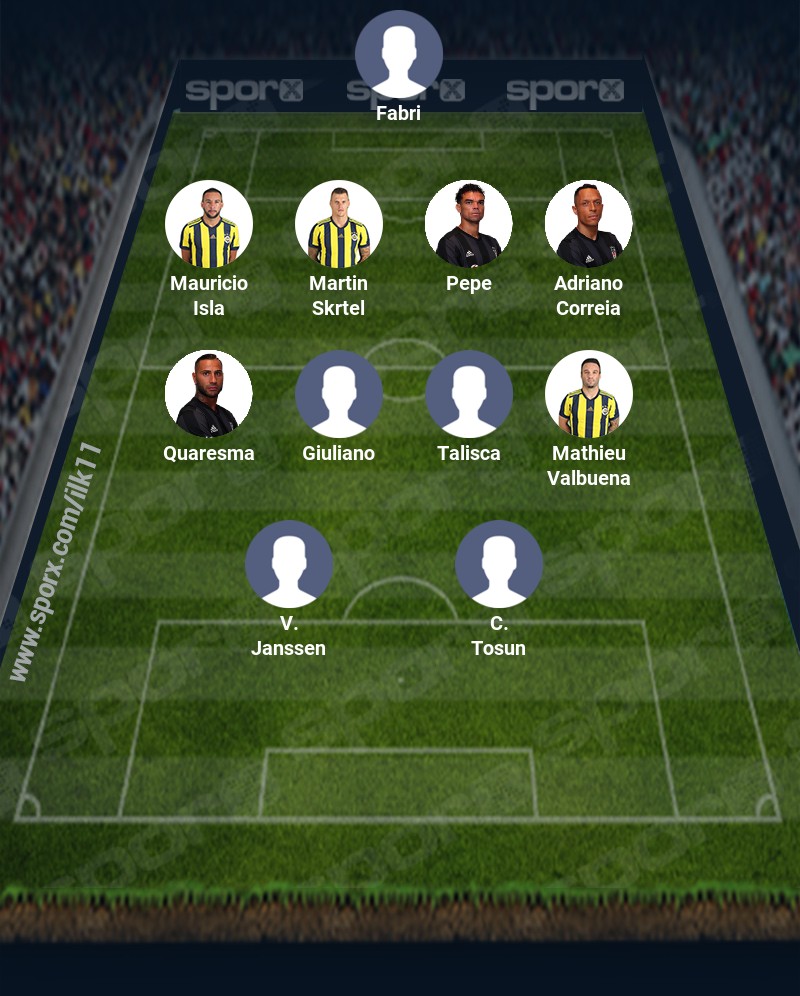Click Talisca's placeholder avatar

coord(469,394)
